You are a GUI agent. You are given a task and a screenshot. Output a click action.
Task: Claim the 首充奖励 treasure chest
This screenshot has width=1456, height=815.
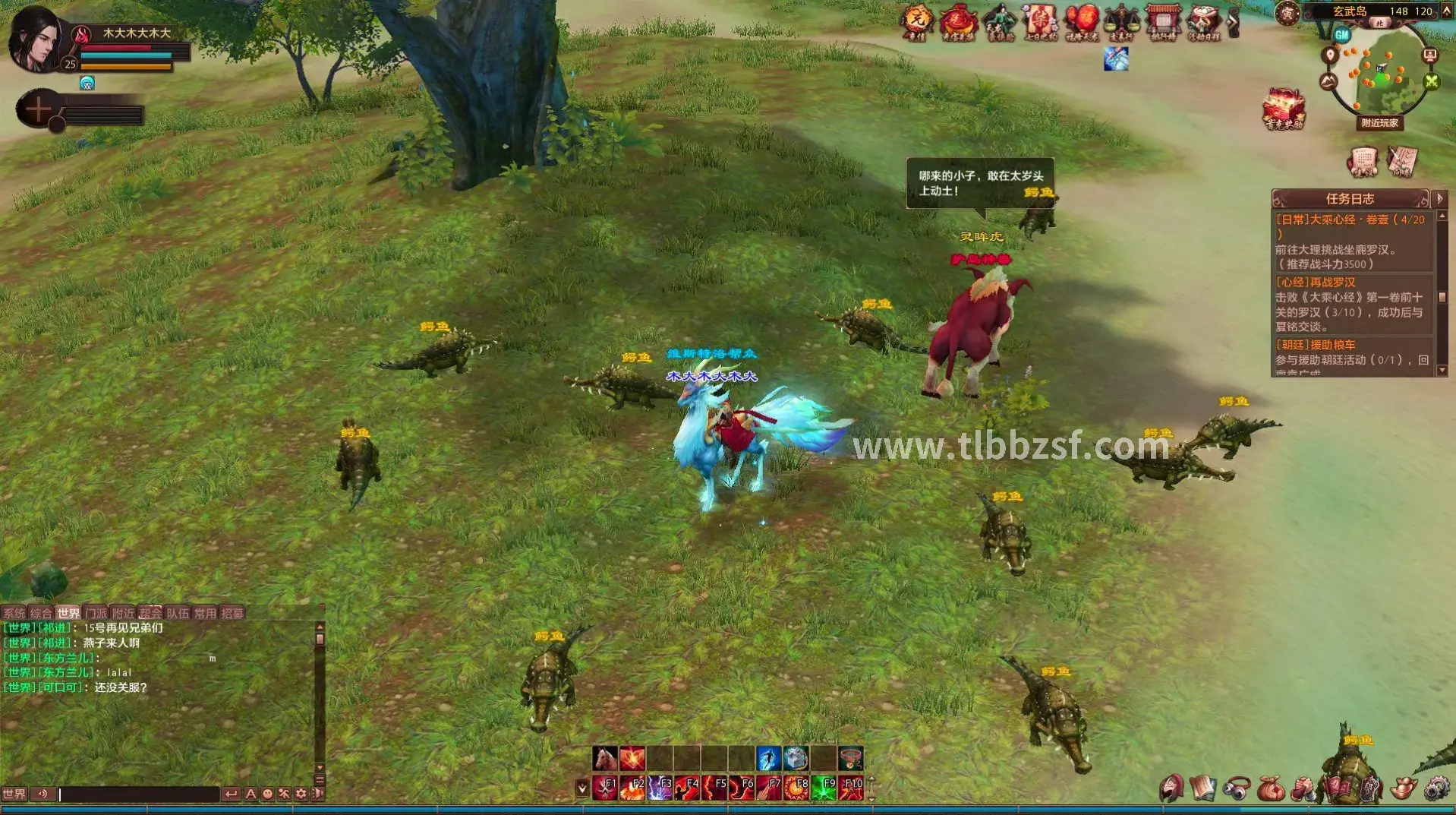[1283, 109]
